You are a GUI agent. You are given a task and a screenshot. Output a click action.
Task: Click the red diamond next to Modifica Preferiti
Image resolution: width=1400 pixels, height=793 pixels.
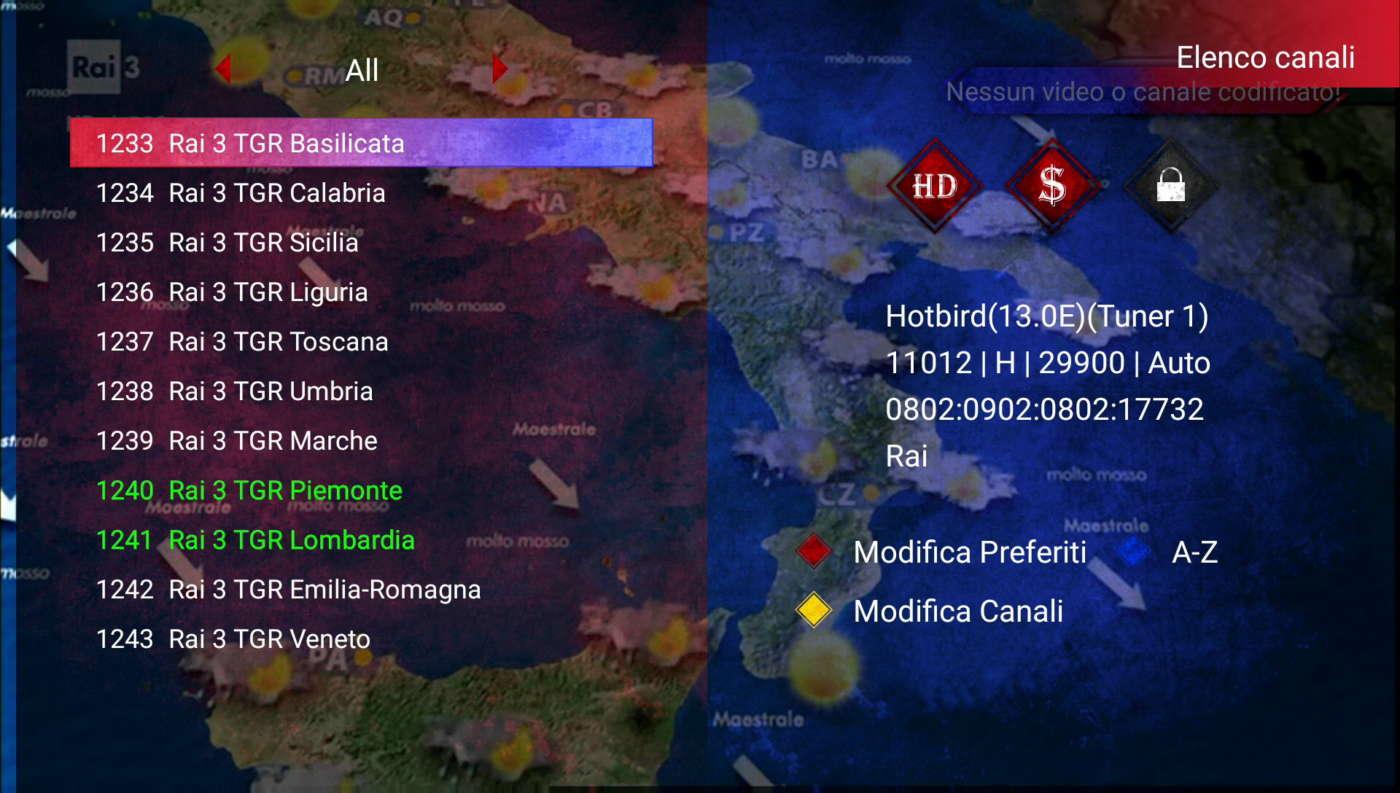click(812, 551)
